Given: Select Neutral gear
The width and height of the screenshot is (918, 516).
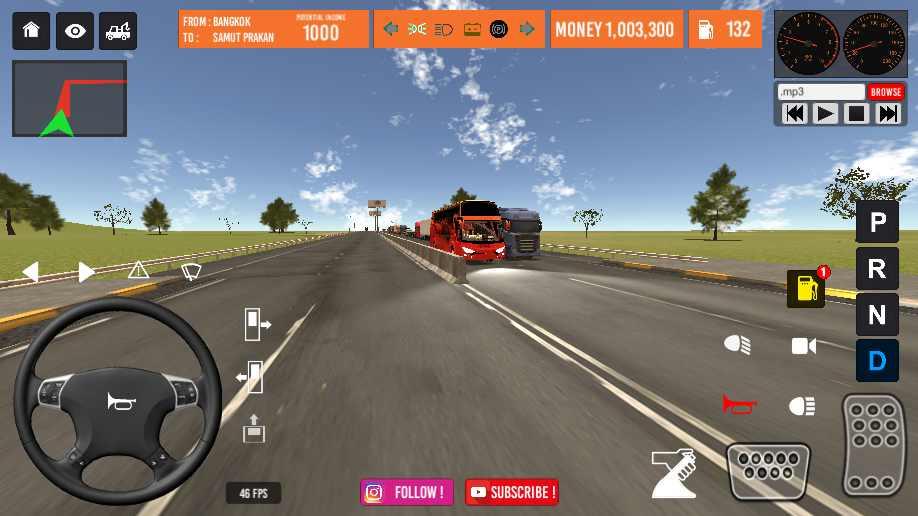Looking at the screenshot, I should point(877,315).
